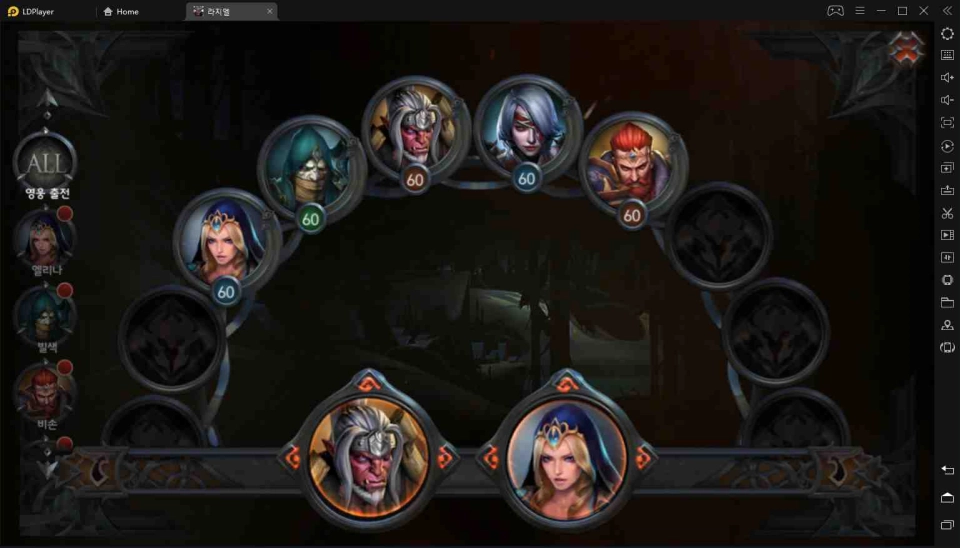Open the LDPlayer Home tab
The width and height of the screenshot is (960, 548).
click(121, 12)
